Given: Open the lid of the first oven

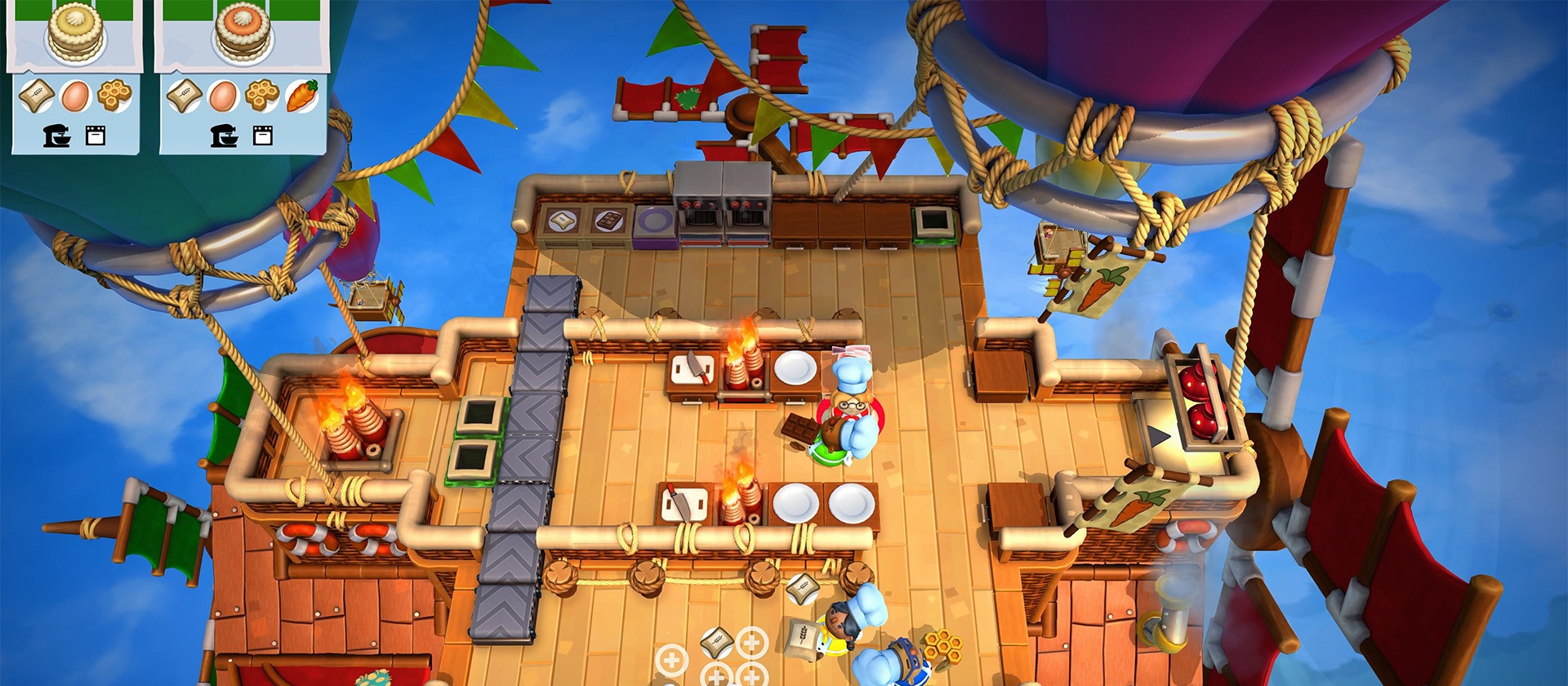Looking at the screenshot, I should click(x=698, y=206).
